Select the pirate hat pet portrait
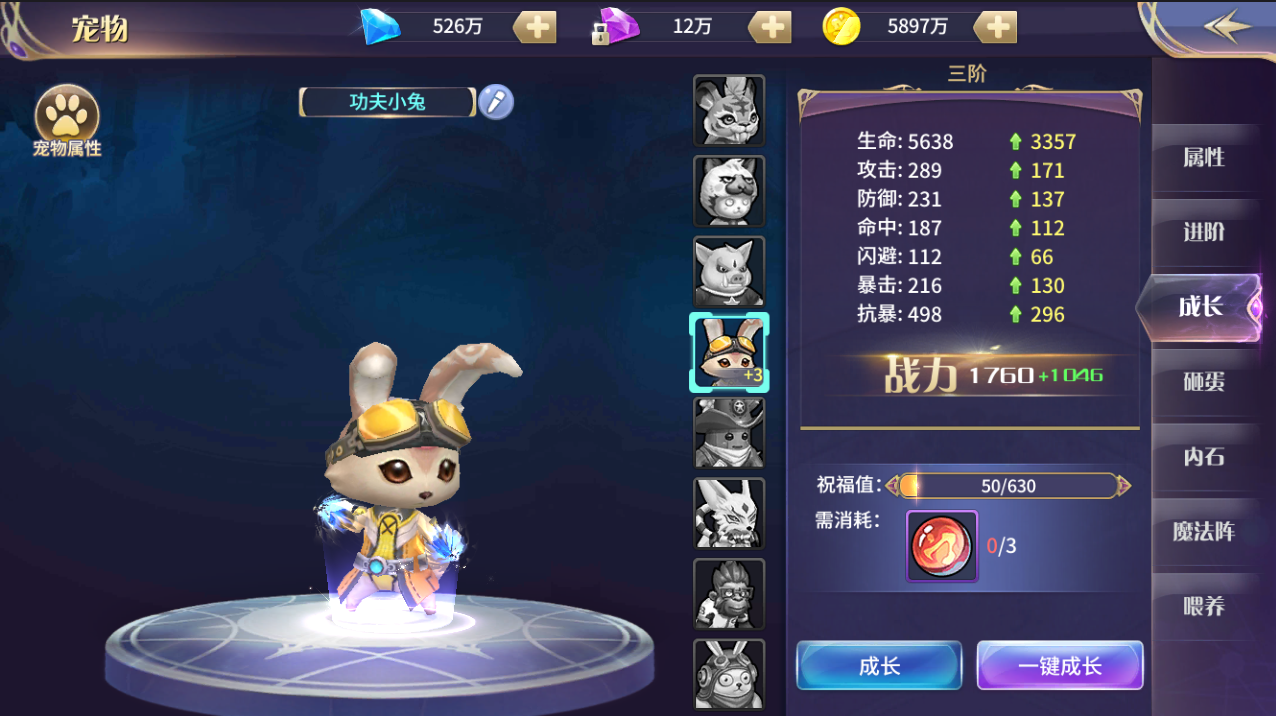Screen dimensions: 1276x716 pyautogui.click(x=729, y=433)
